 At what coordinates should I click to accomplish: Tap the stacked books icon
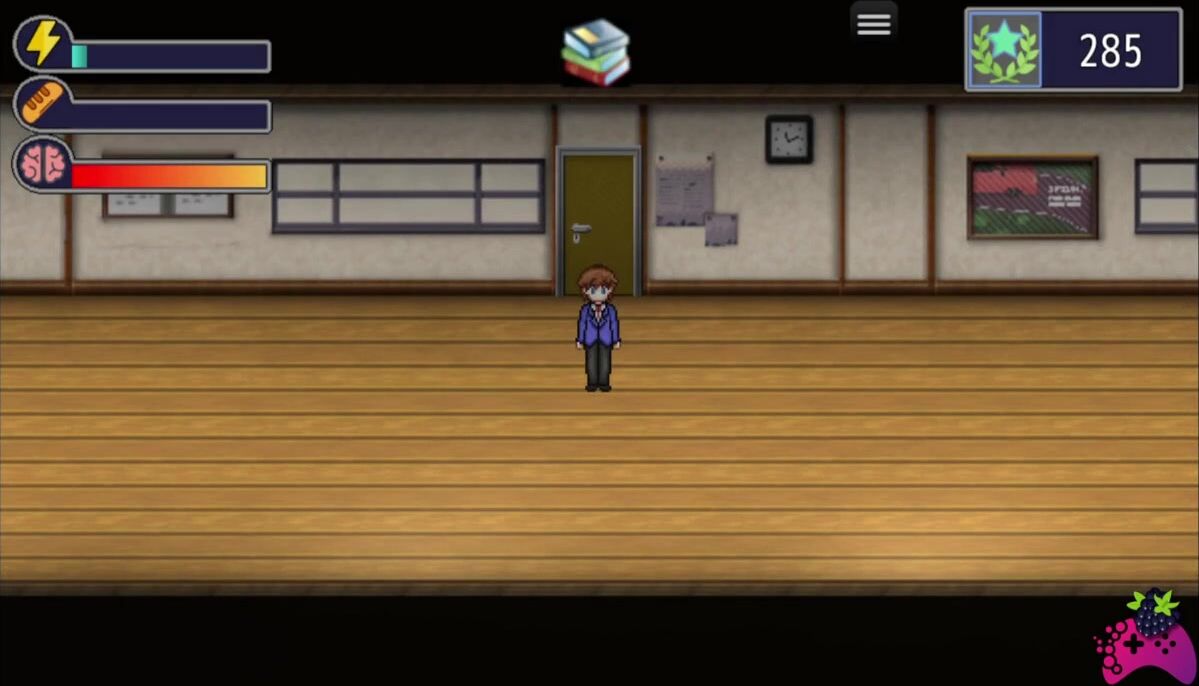[x=596, y=52]
